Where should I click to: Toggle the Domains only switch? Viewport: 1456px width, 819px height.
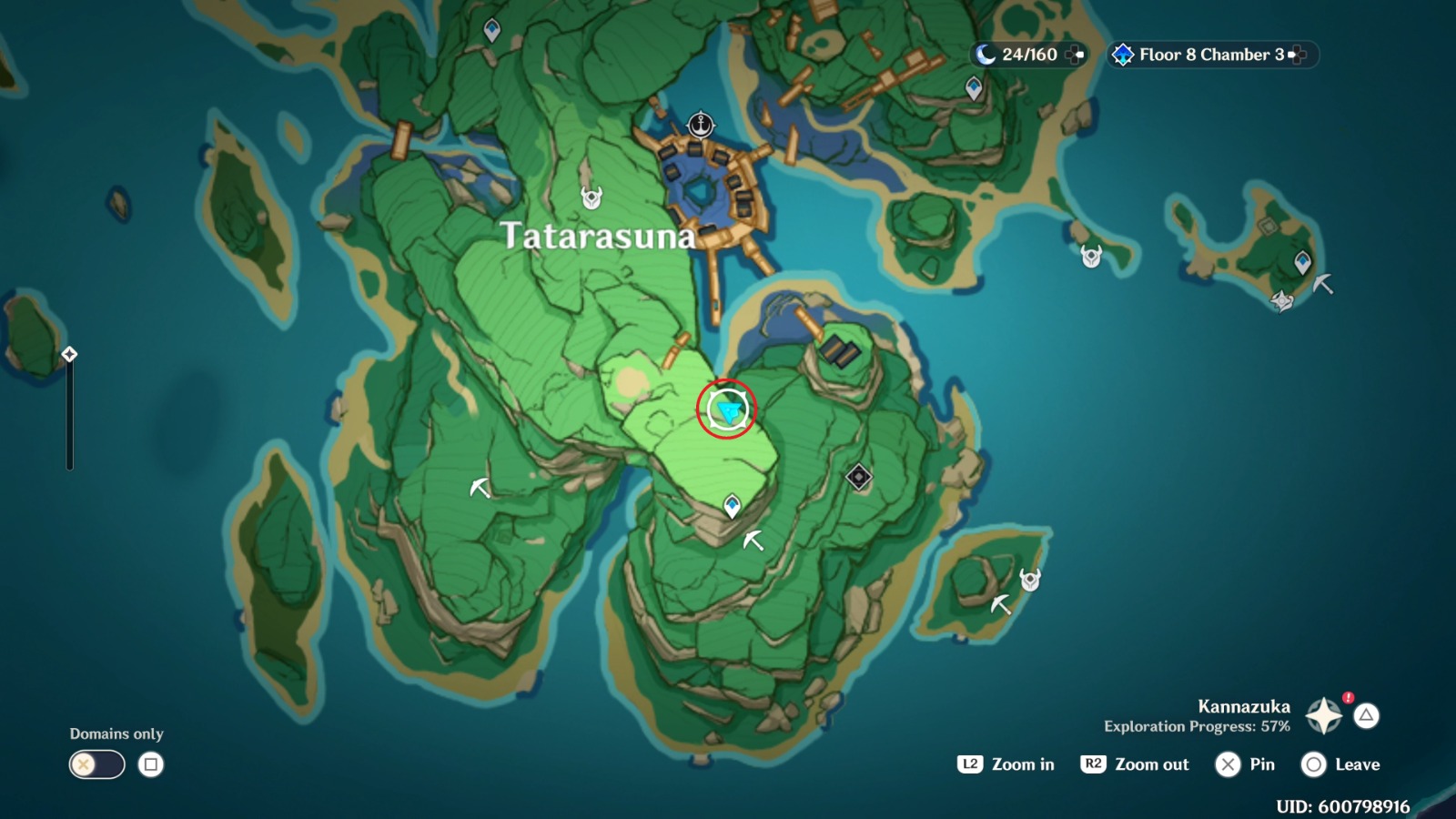(96, 765)
